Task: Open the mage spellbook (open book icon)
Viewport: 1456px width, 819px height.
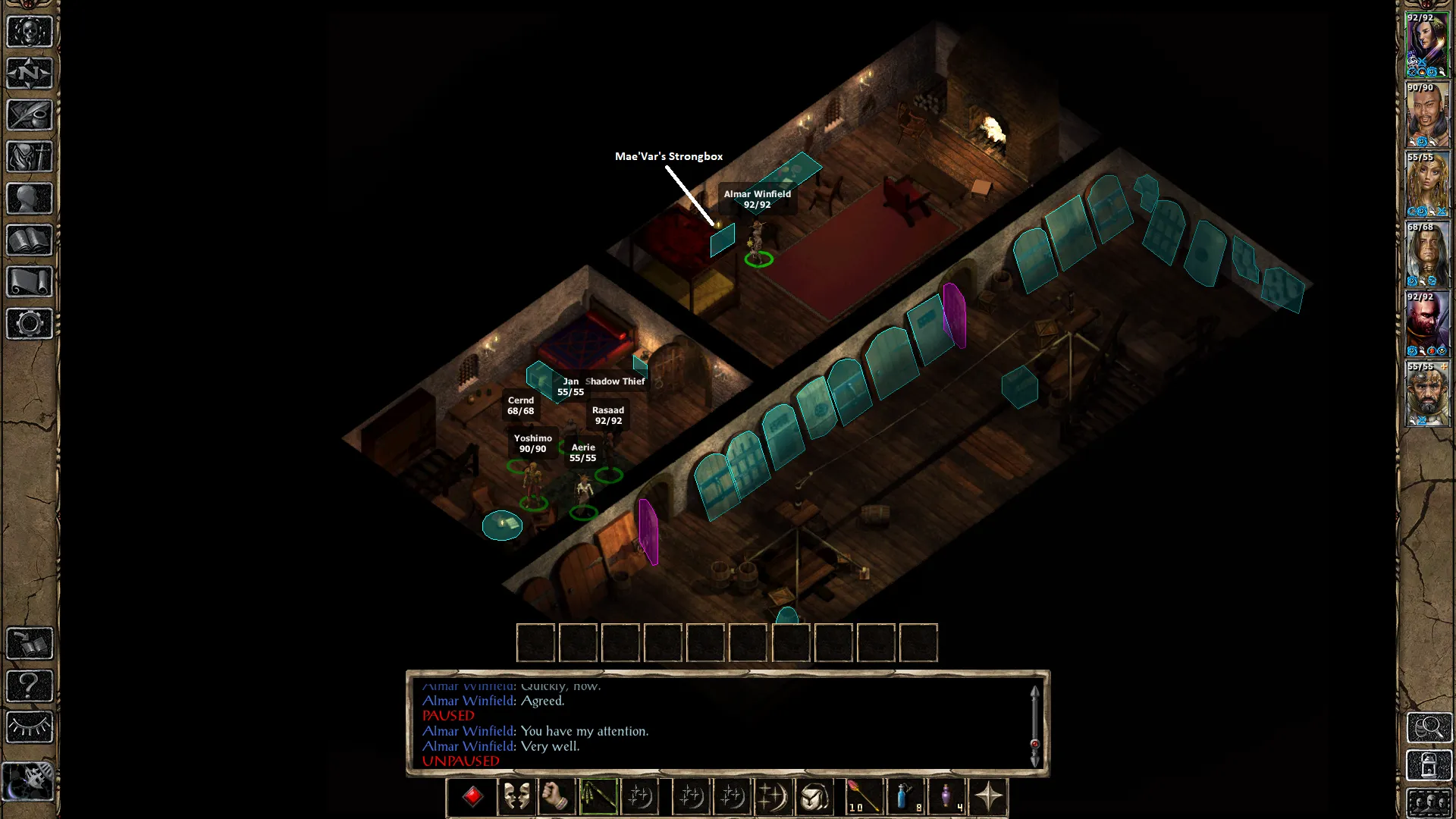Action: (x=30, y=240)
